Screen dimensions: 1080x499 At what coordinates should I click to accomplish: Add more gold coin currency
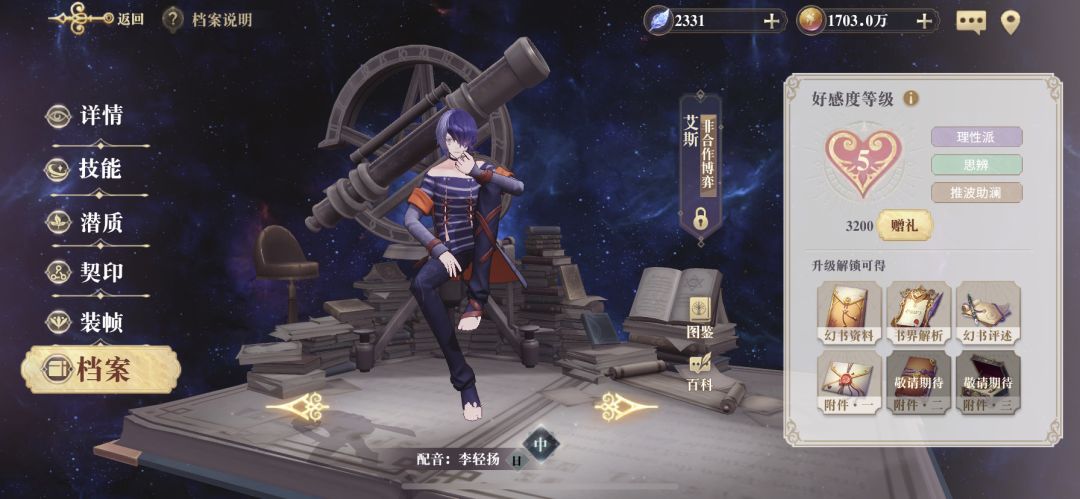click(x=924, y=20)
